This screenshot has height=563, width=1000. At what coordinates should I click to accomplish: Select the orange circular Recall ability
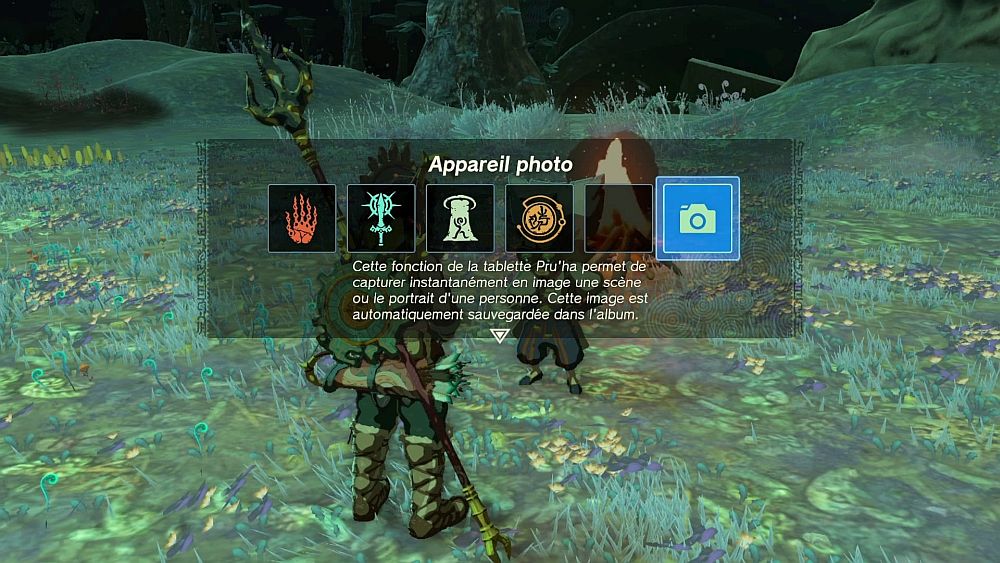tap(539, 218)
